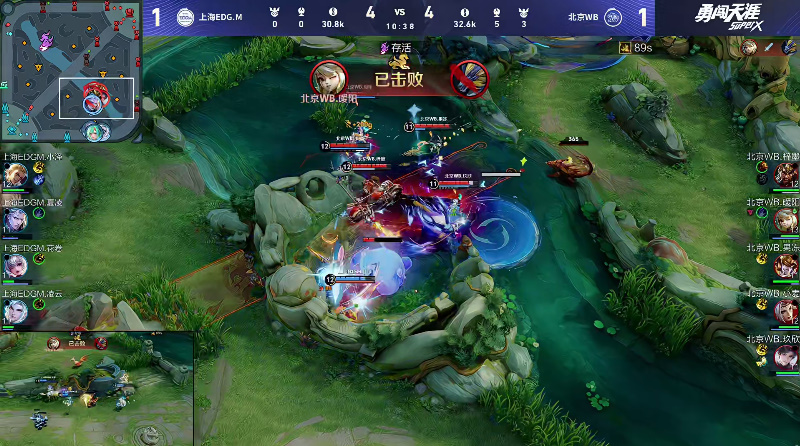This screenshot has height=446, width=800.
Task: Click the killer's portrait in 已击败 banner
Action: click(x=328, y=76)
